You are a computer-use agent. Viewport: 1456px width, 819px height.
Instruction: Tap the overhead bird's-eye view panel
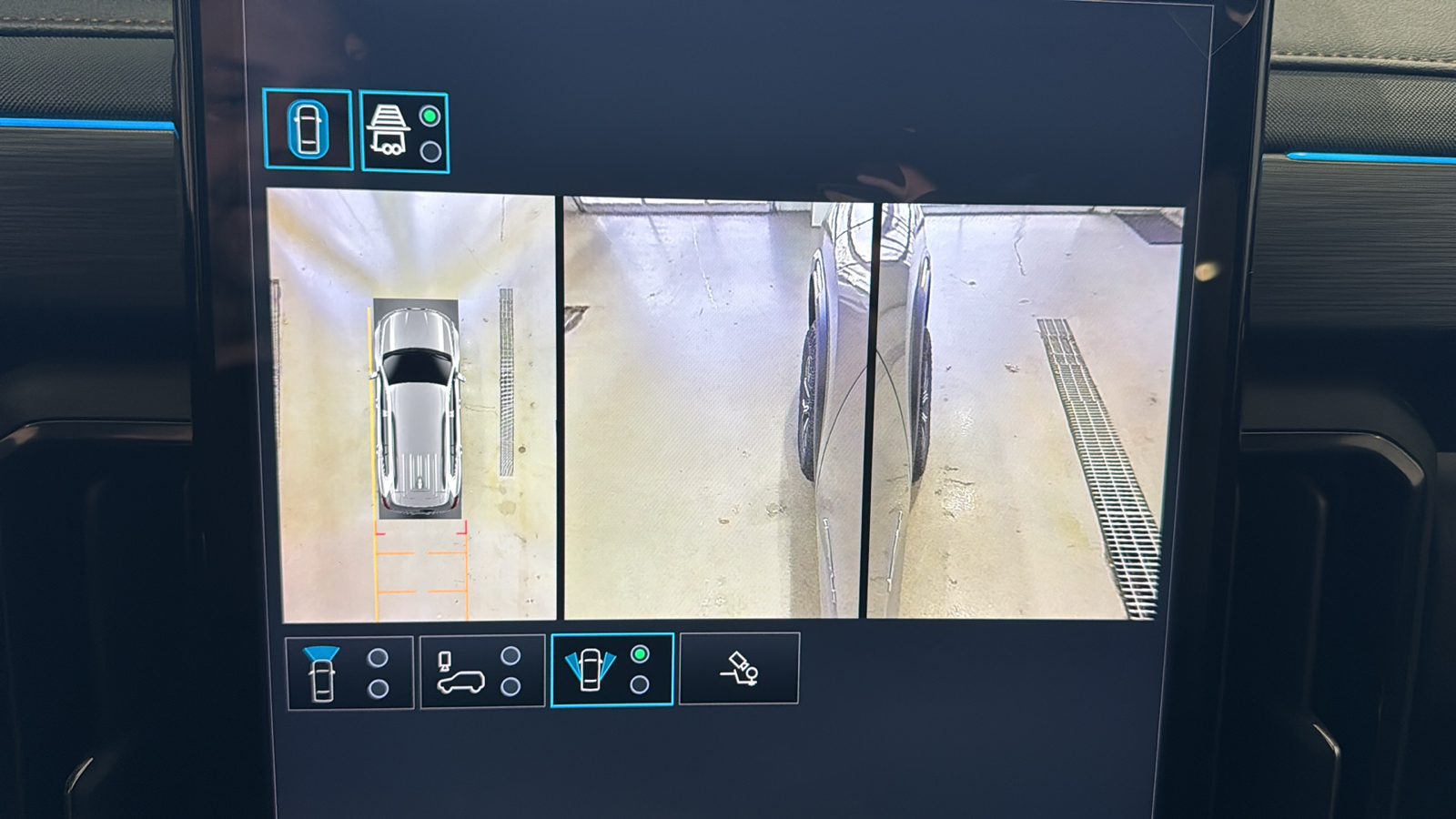tap(411, 405)
